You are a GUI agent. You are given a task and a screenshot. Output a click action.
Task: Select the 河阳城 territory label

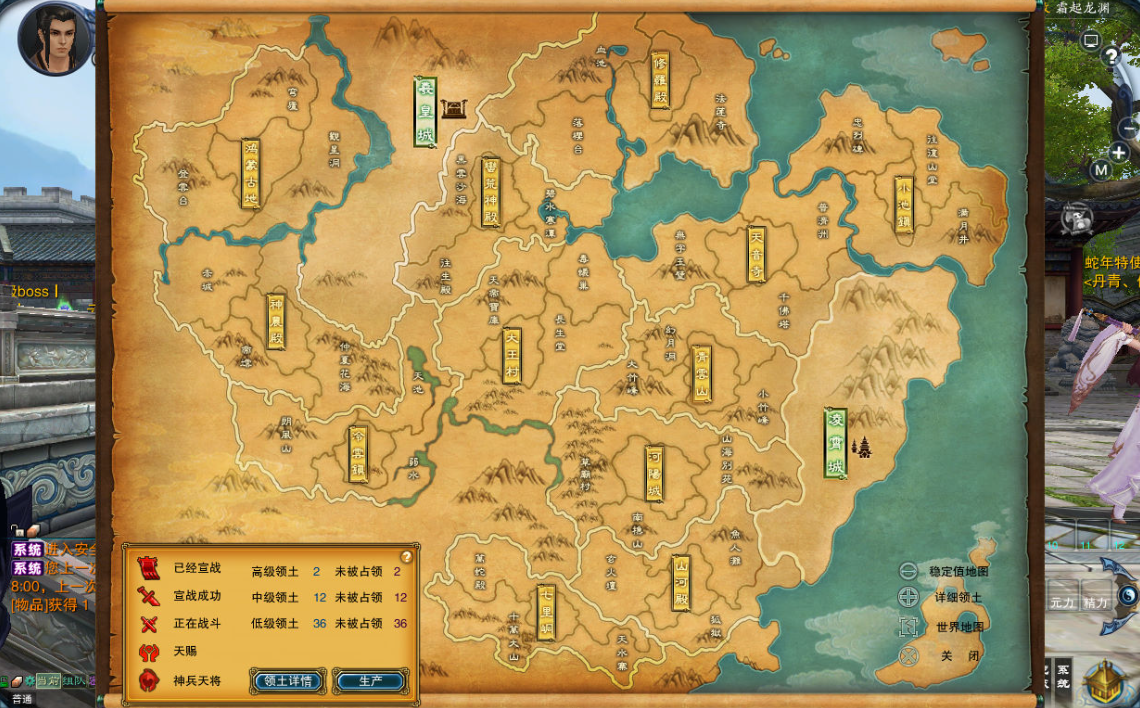pyautogui.click(x=654, y=472)
